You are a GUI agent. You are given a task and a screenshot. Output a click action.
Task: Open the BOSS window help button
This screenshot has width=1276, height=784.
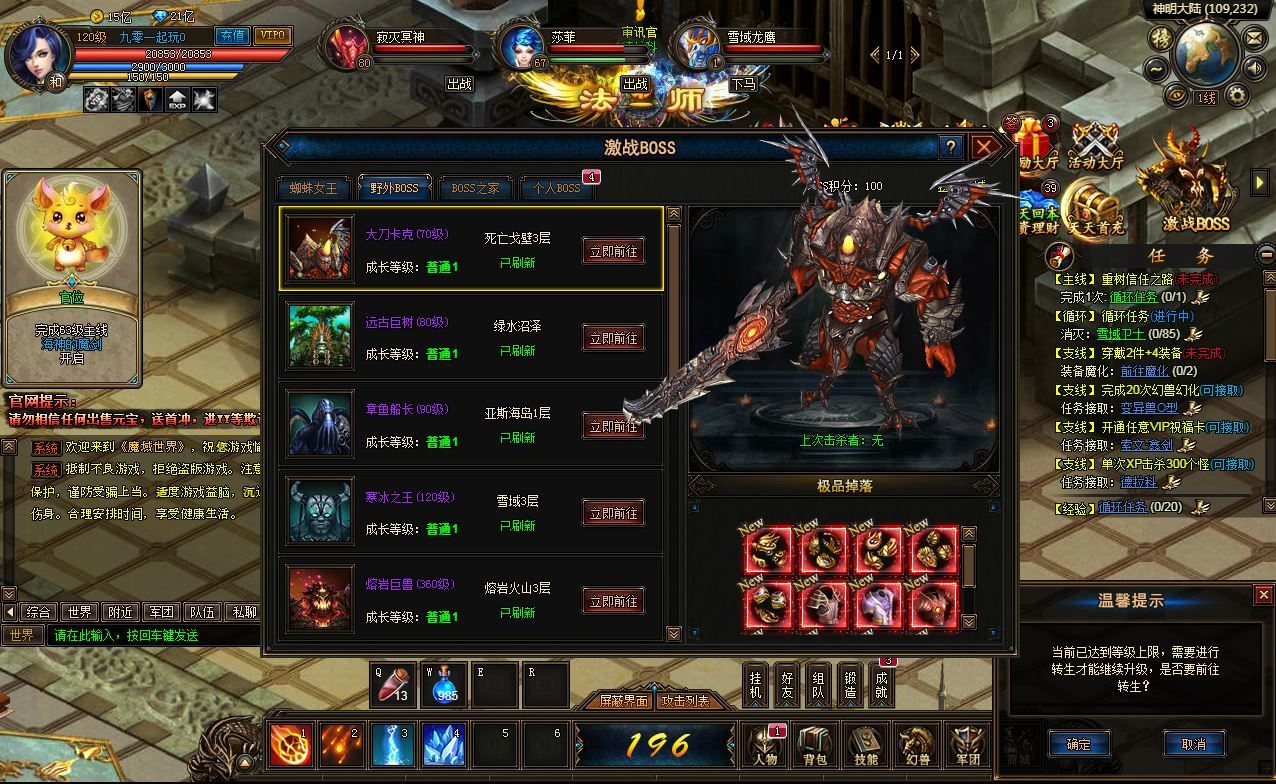pos(951,148)
